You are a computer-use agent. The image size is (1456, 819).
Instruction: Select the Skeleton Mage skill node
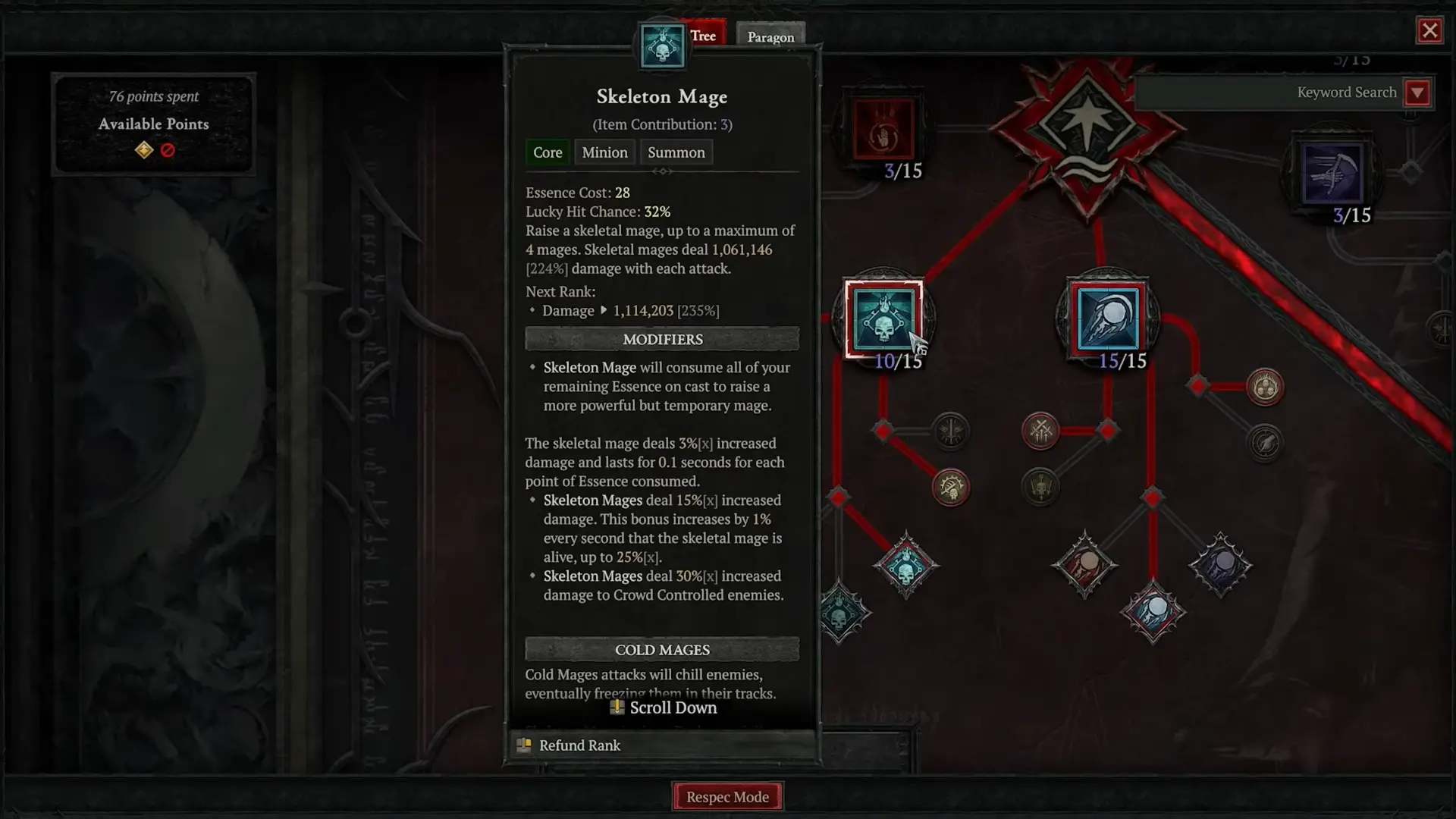883,318
